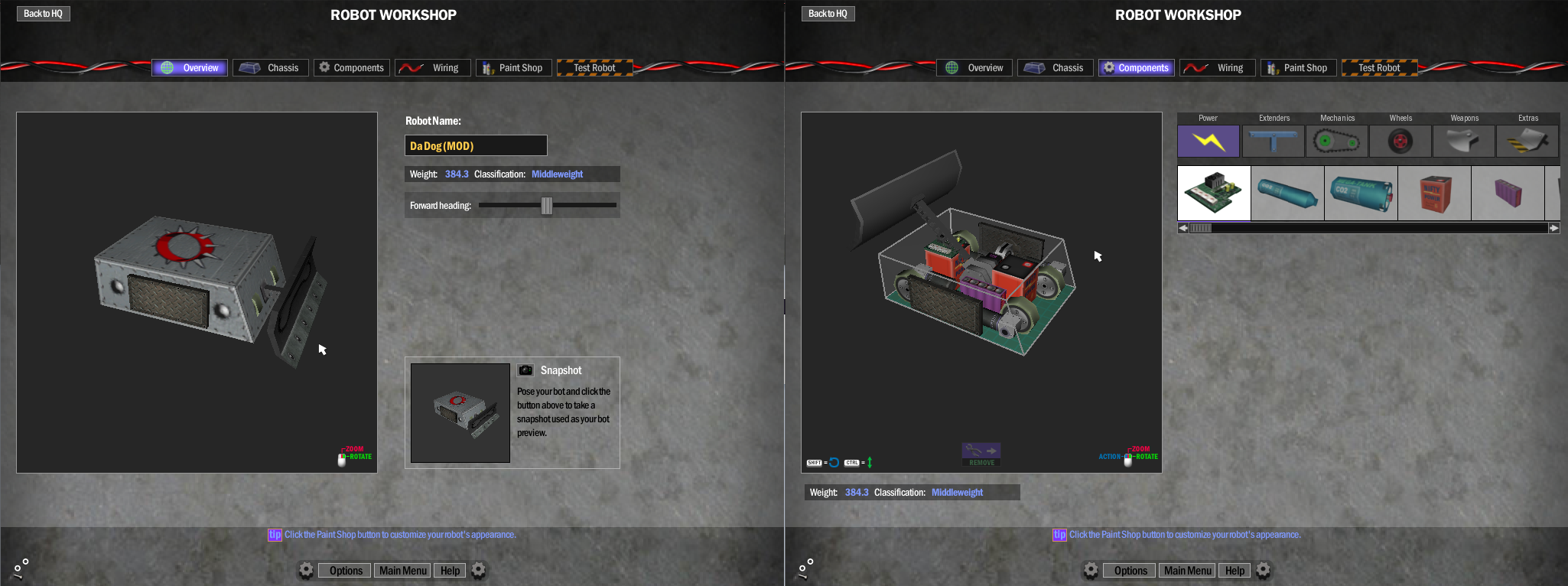Click the highlighted Components tab
Image resolution: width=1568 pixels, height=586 pixels.
click(1136, 67)
